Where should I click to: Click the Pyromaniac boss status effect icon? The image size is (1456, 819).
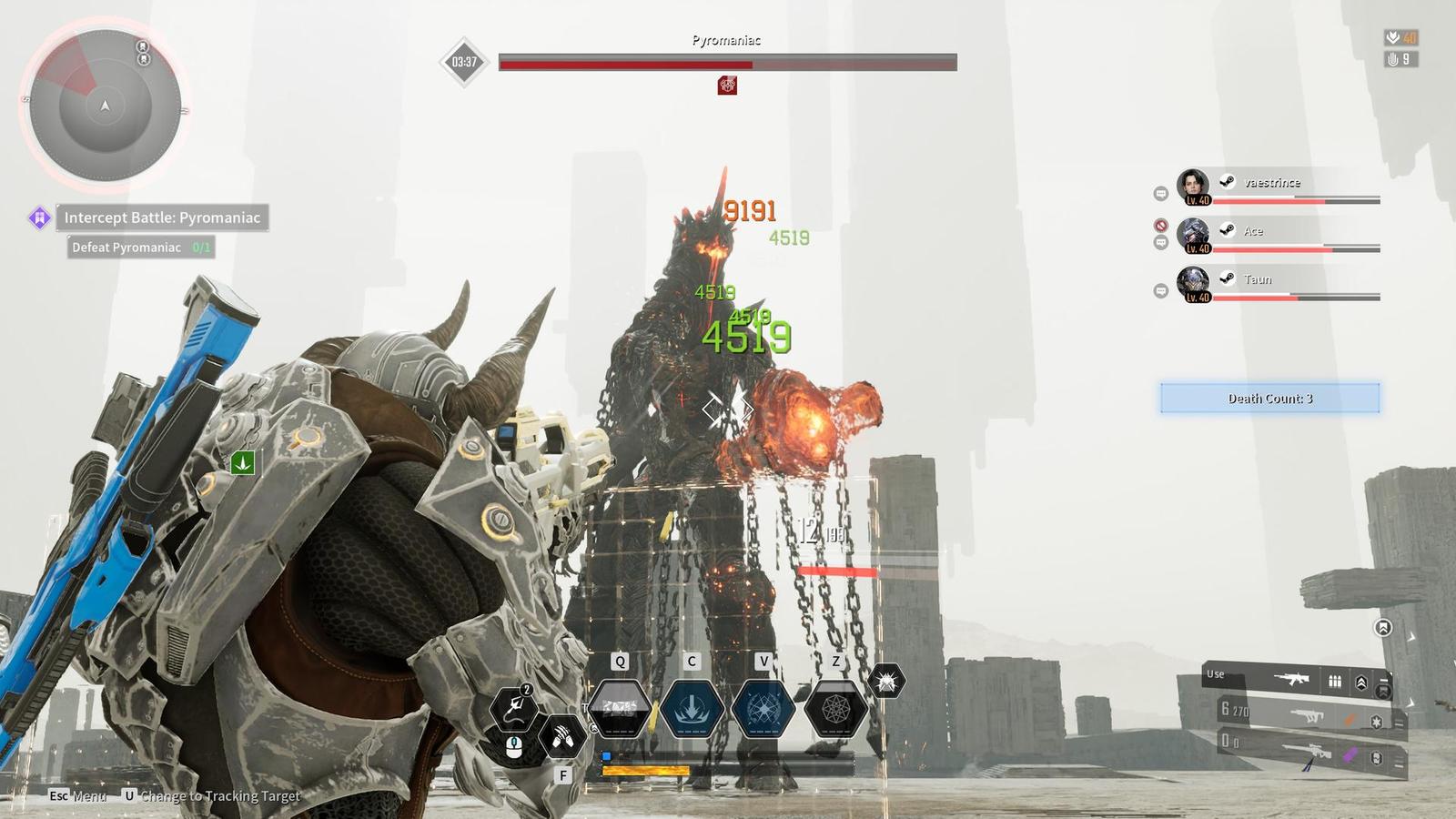click(x=727, y=86)
